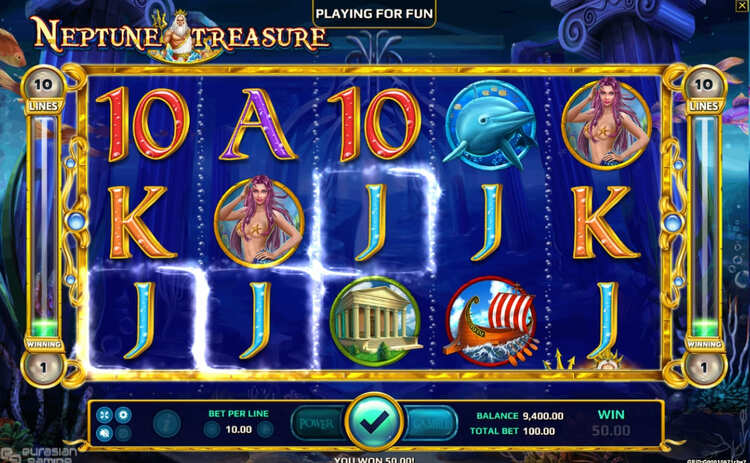Viewport: 750px width, 463px height.
Task: Open the settings gear icon
Action: coord(123,414)
